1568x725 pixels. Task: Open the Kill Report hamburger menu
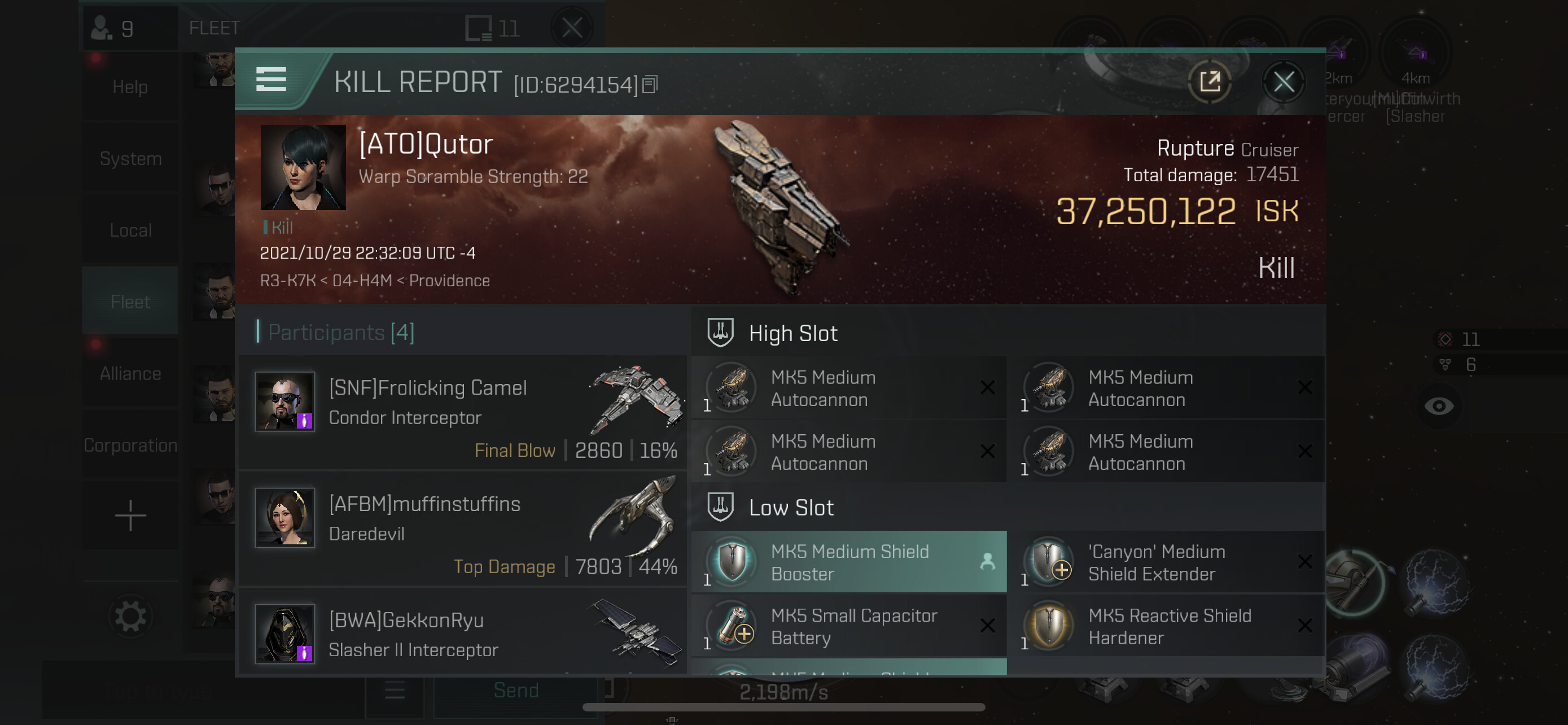click(271, 80)
